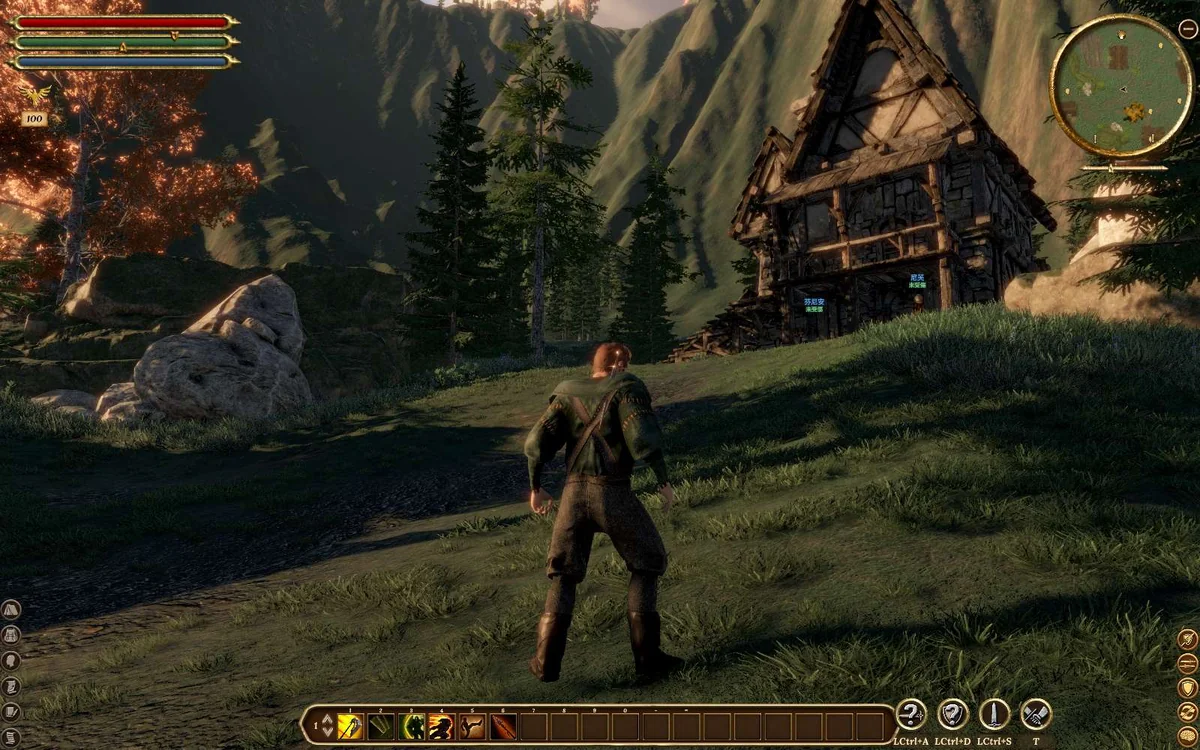The width and height of the screenshot is (1200, 750).
Task: Click the sword round button
Action: tap(994, 714)
